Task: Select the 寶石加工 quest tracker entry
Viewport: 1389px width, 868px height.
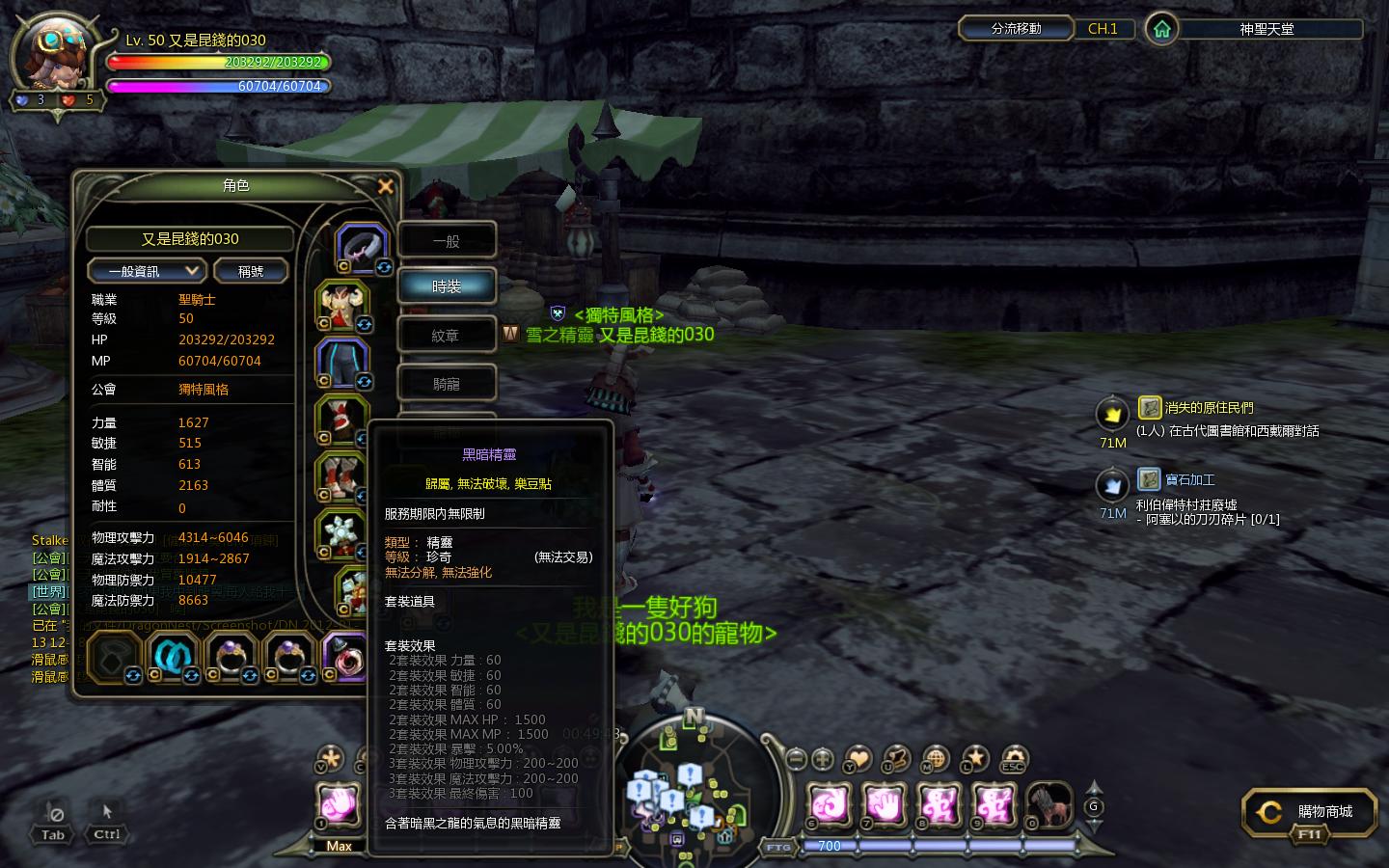Action: click(1189, 479)
